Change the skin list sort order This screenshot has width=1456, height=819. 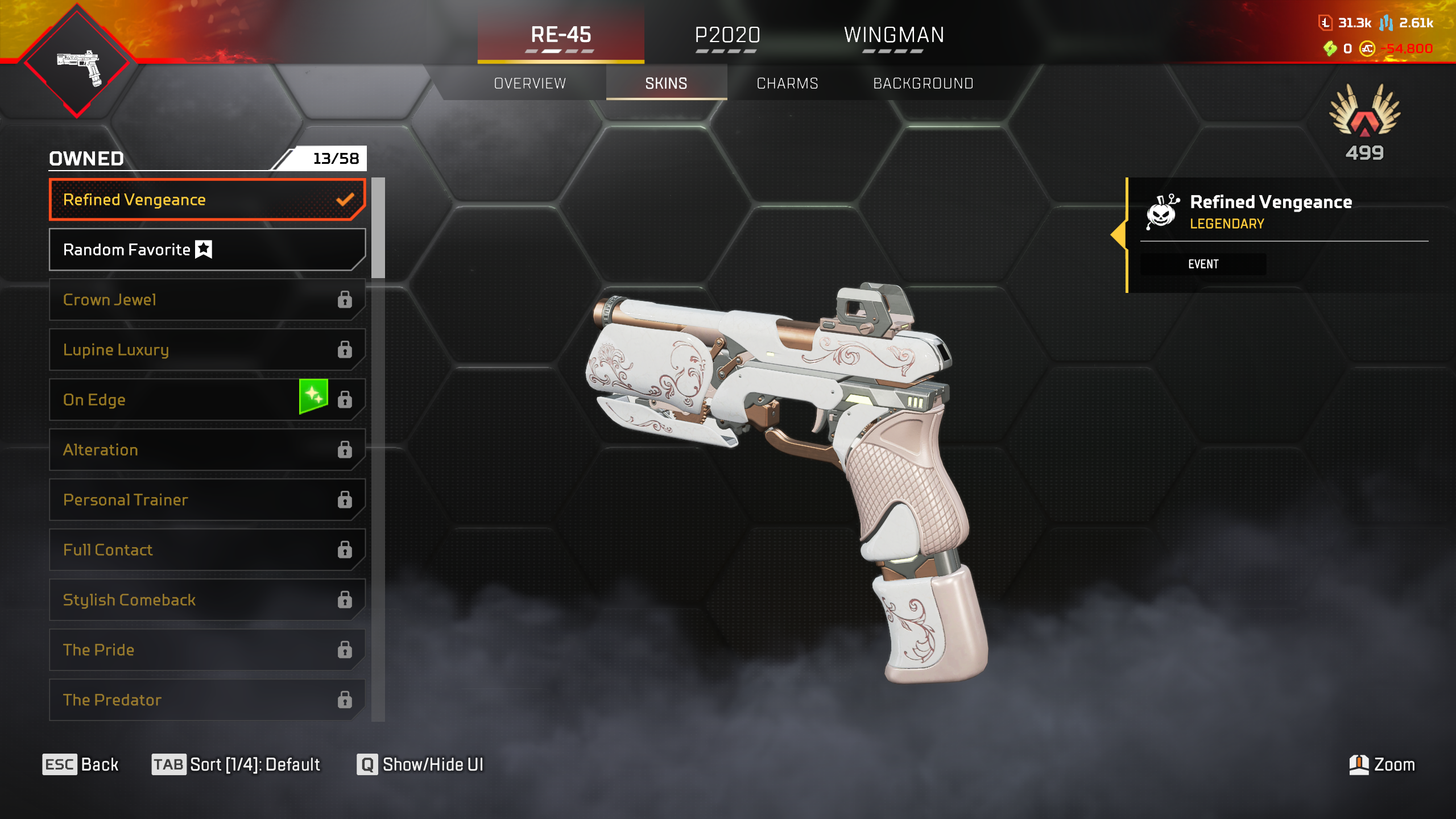point(236,764)
